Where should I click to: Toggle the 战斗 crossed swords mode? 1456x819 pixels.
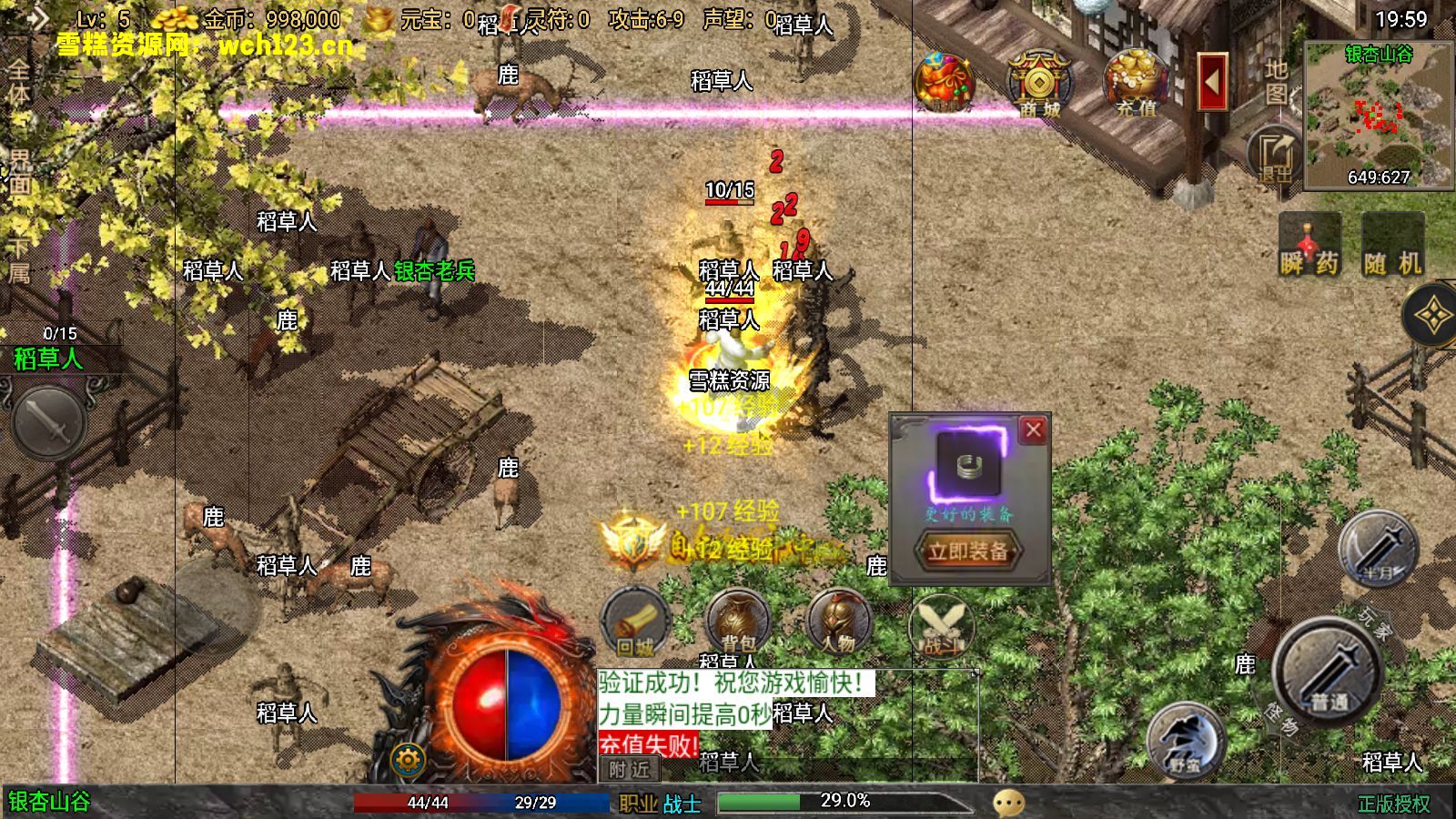[x=940, y=628]
